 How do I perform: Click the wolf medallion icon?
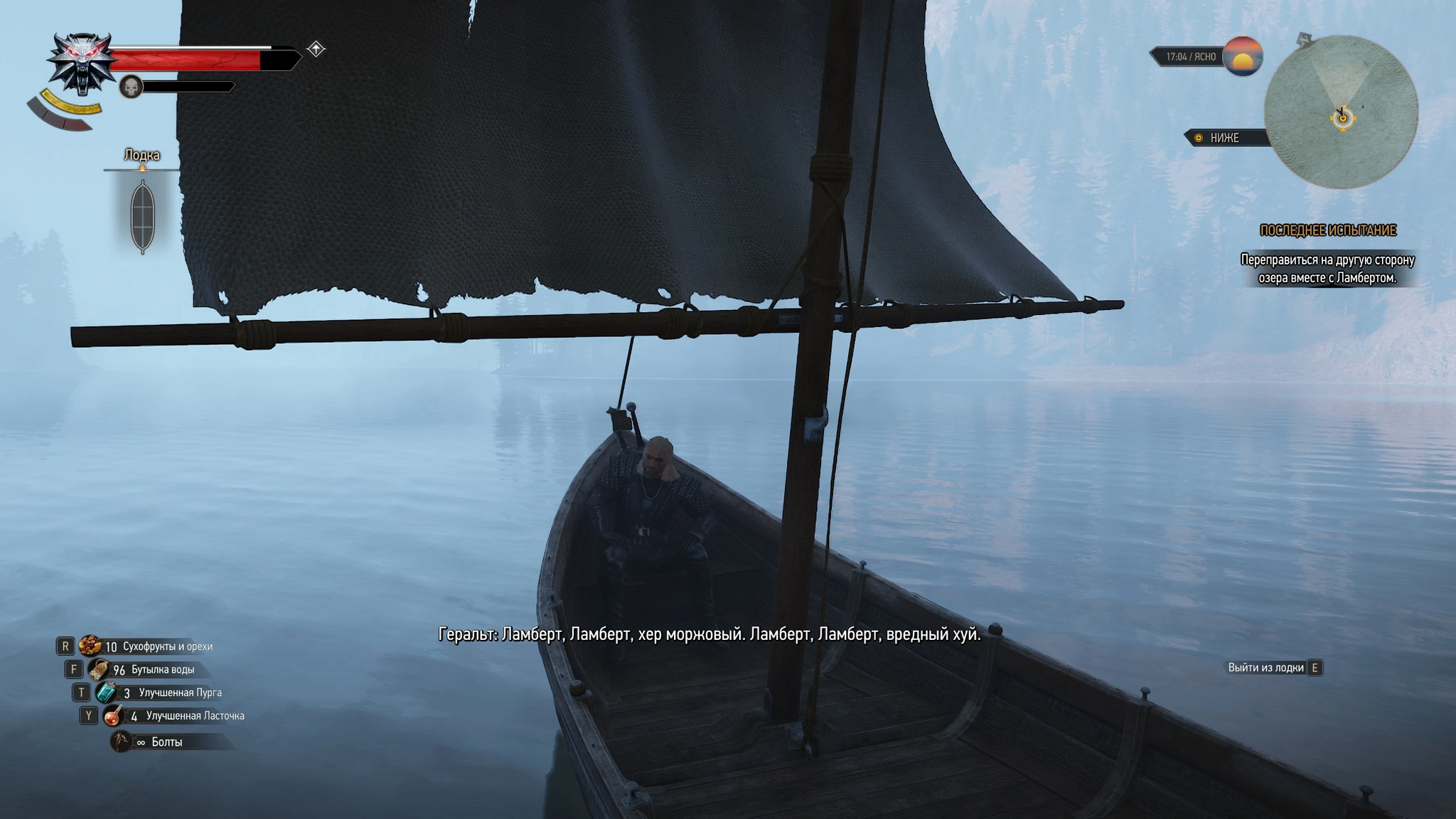(80, 62)
